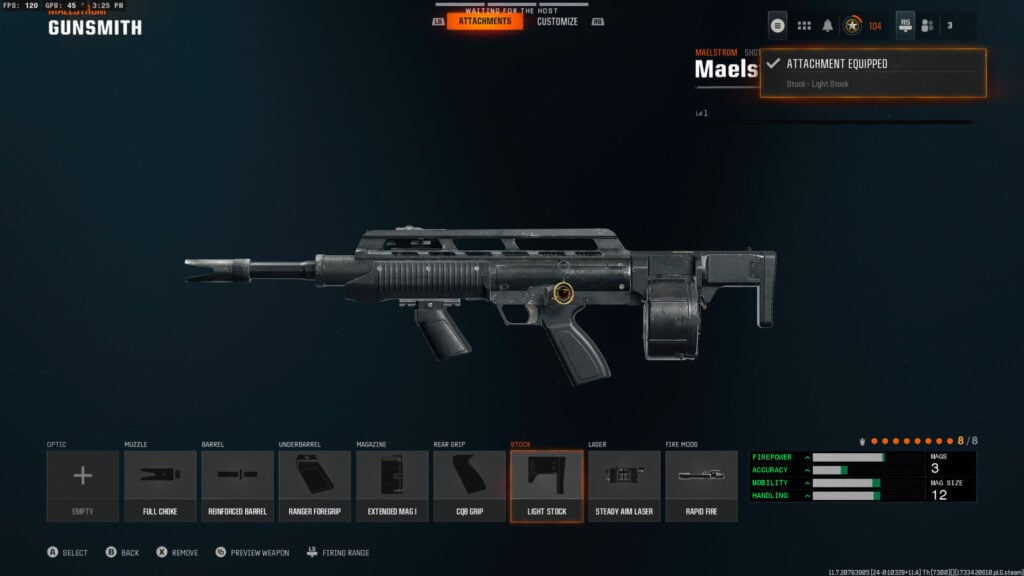Switch to the Attachments tab

pos(485,21)
